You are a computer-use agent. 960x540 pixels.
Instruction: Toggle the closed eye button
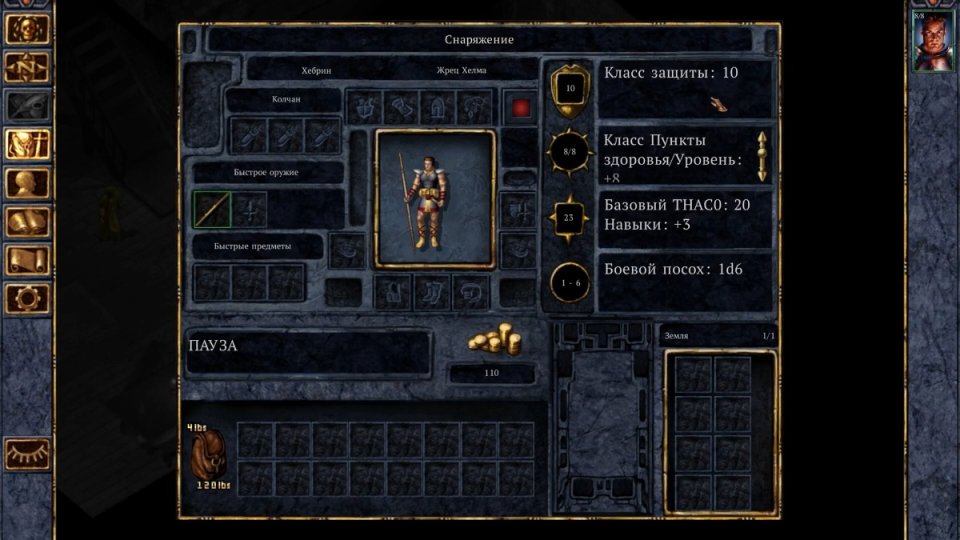28,454
